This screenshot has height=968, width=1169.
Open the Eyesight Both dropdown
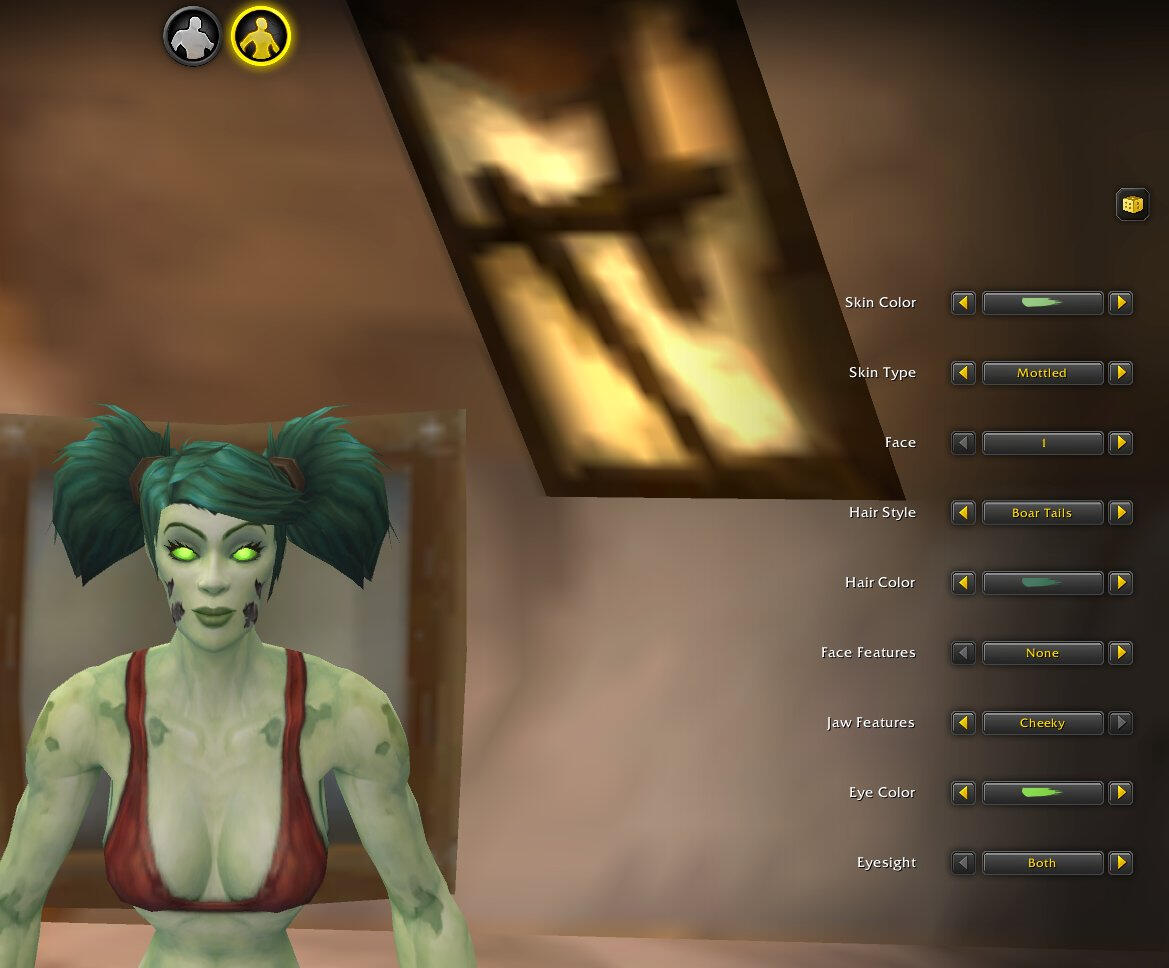click(x=1042, y=863)
